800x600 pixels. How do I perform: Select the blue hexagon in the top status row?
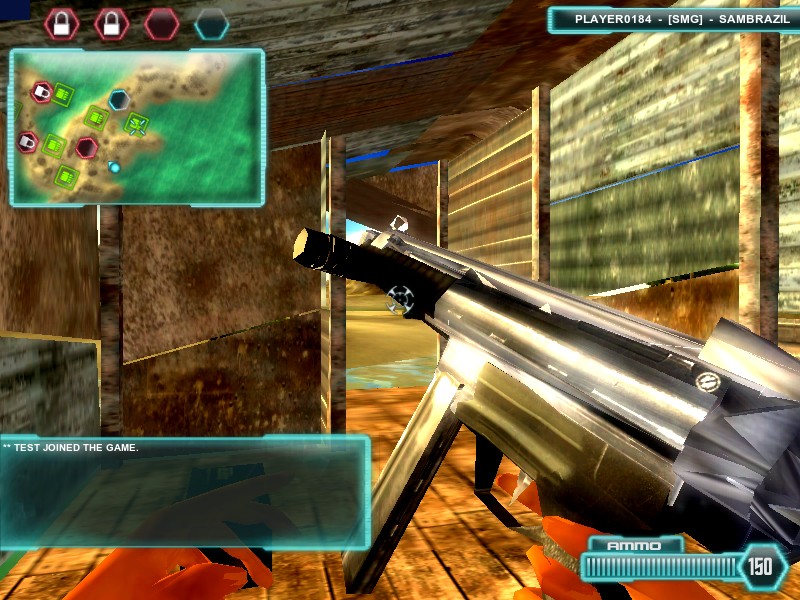(x=211, y=24)
